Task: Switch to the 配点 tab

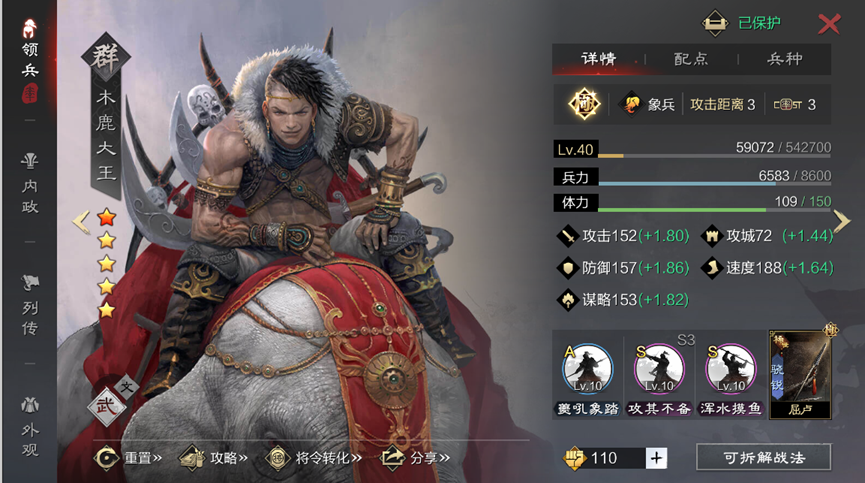Action: (x=690, y=59)
